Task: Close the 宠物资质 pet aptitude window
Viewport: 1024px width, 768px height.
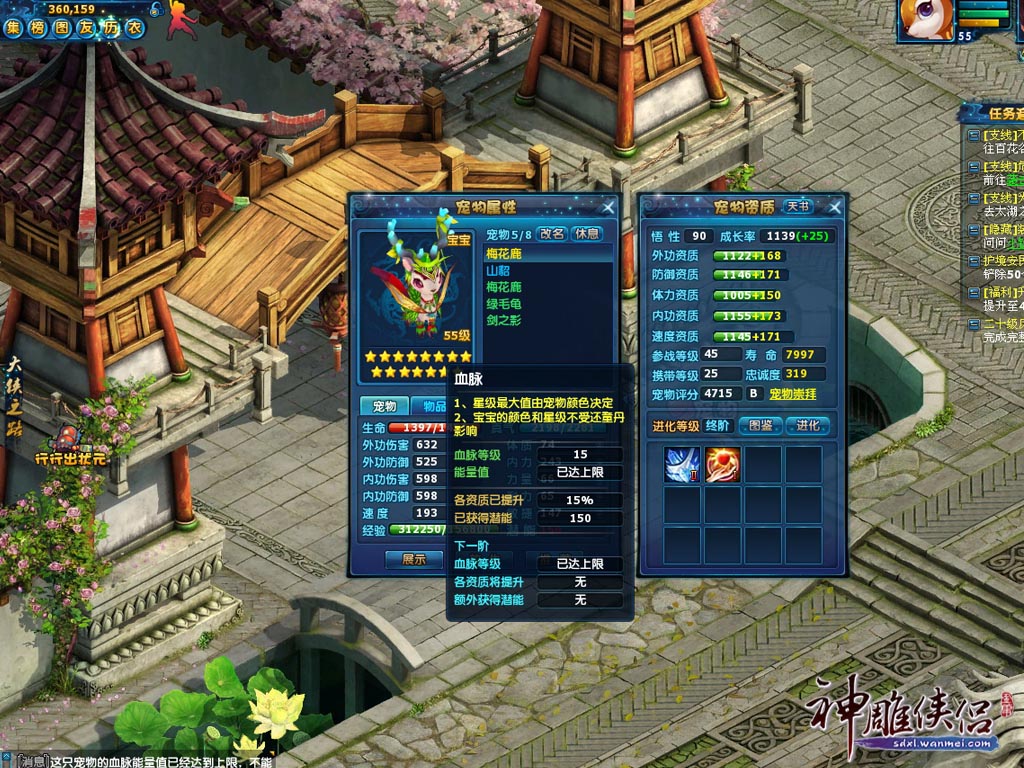Action: [832, 207]
